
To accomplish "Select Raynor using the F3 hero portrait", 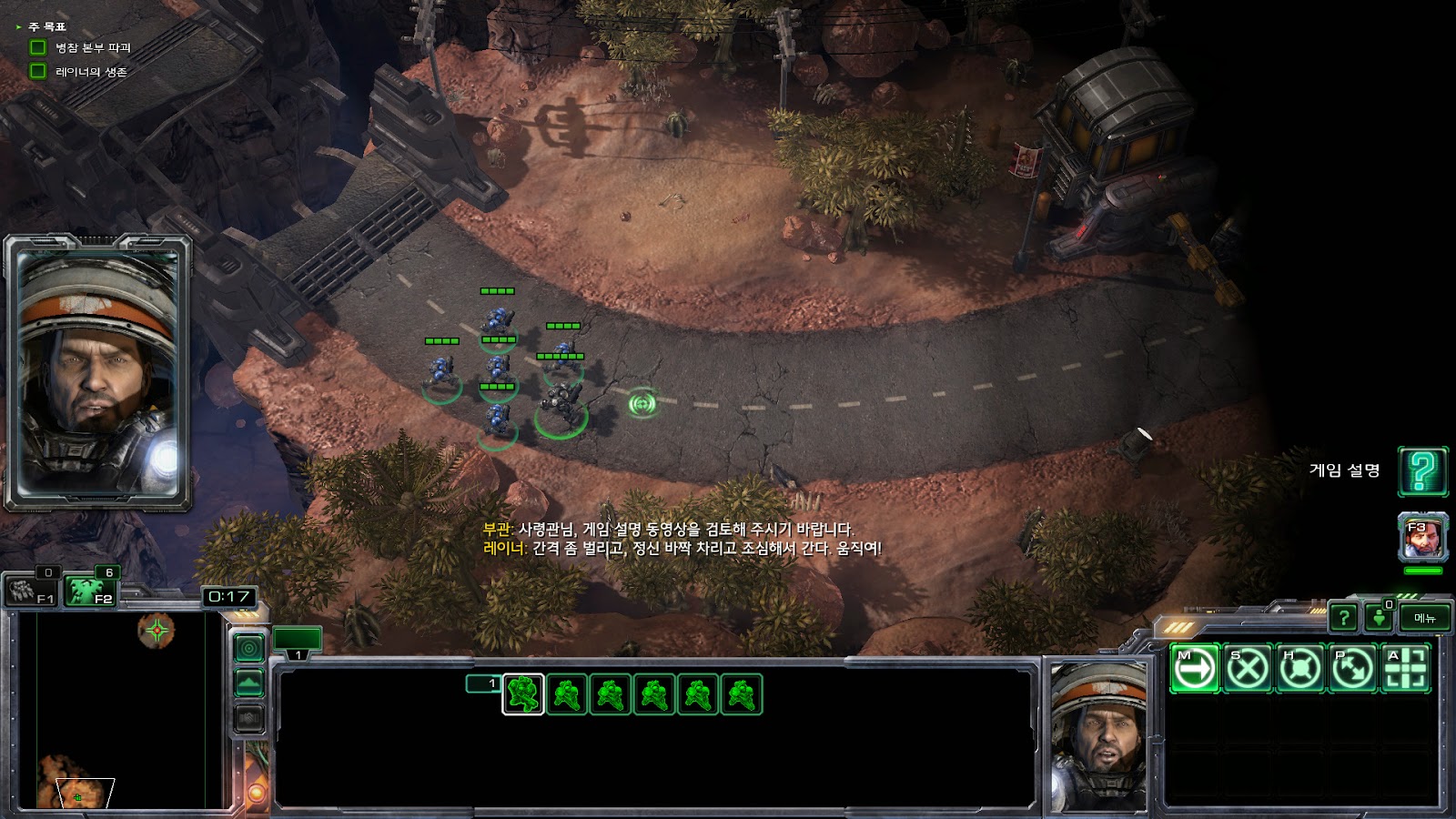I will 1422,539.
